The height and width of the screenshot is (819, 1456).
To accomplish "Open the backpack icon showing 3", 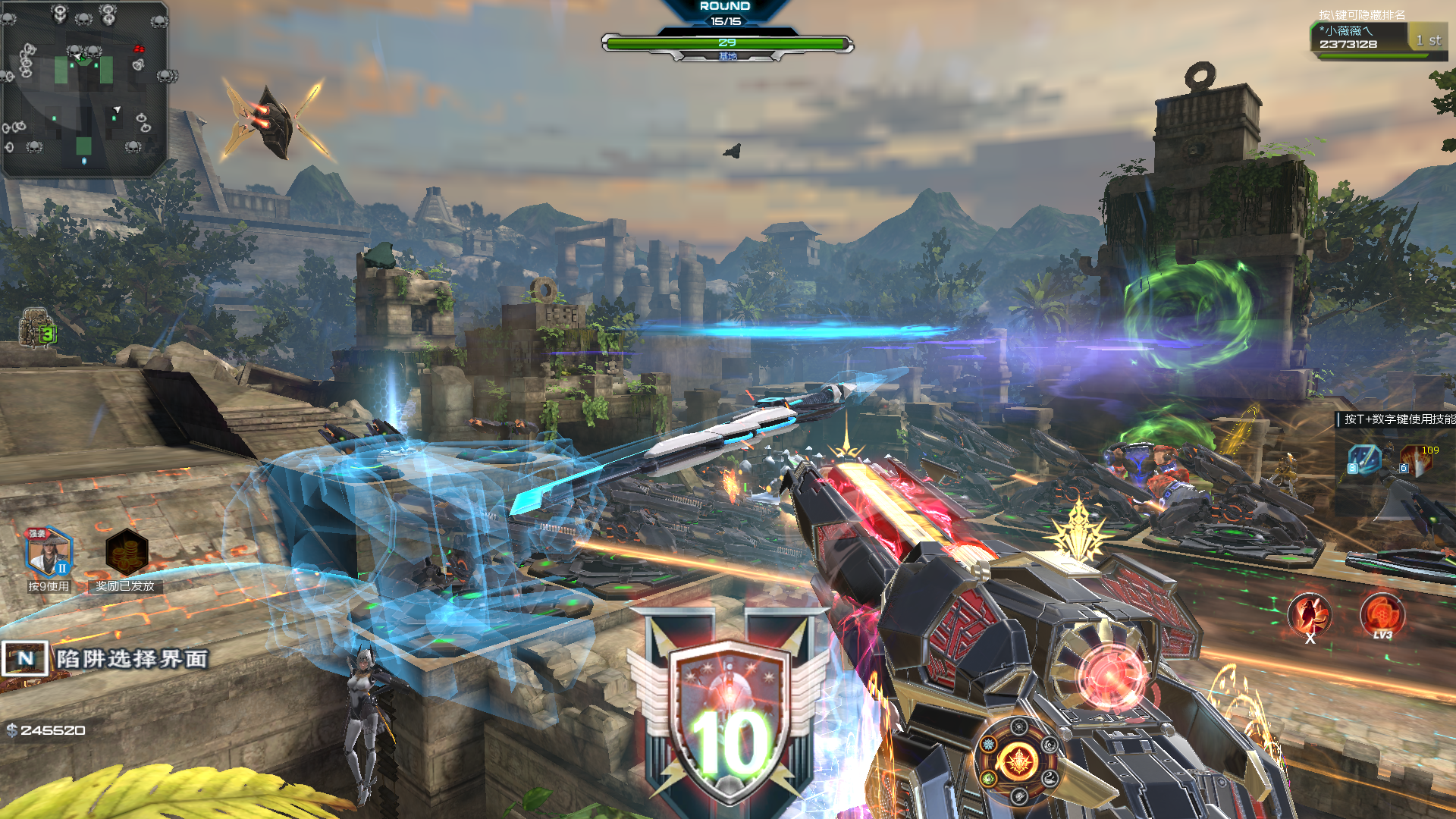I will click(38, 330).
